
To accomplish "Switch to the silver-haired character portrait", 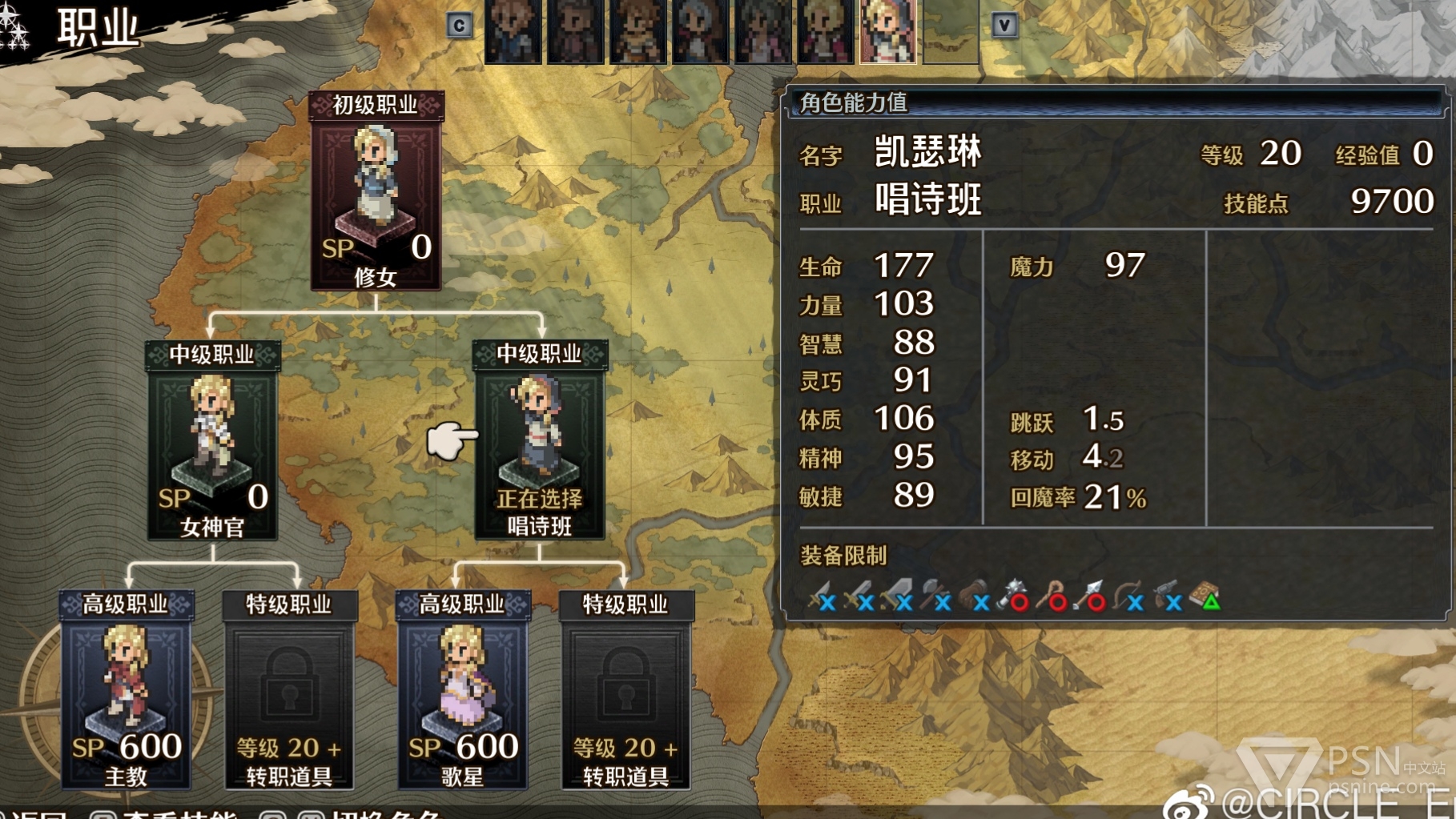I will point(700,30).
